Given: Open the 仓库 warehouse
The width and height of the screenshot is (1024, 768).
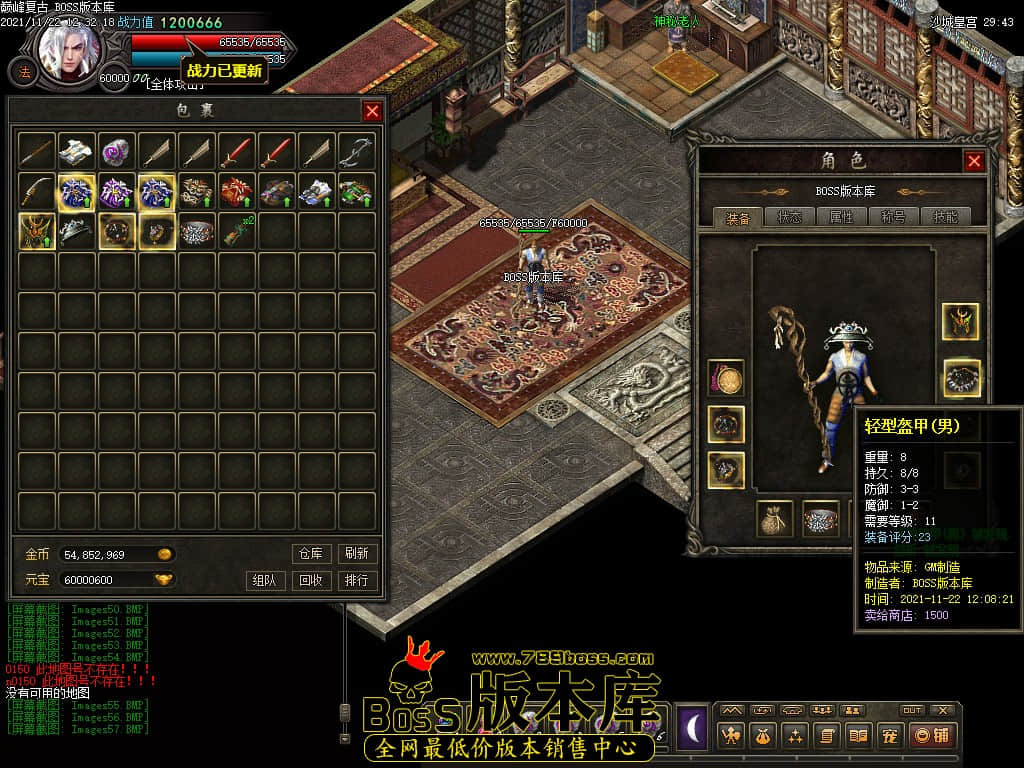Looking at the screenshot, I should (310, 553).
